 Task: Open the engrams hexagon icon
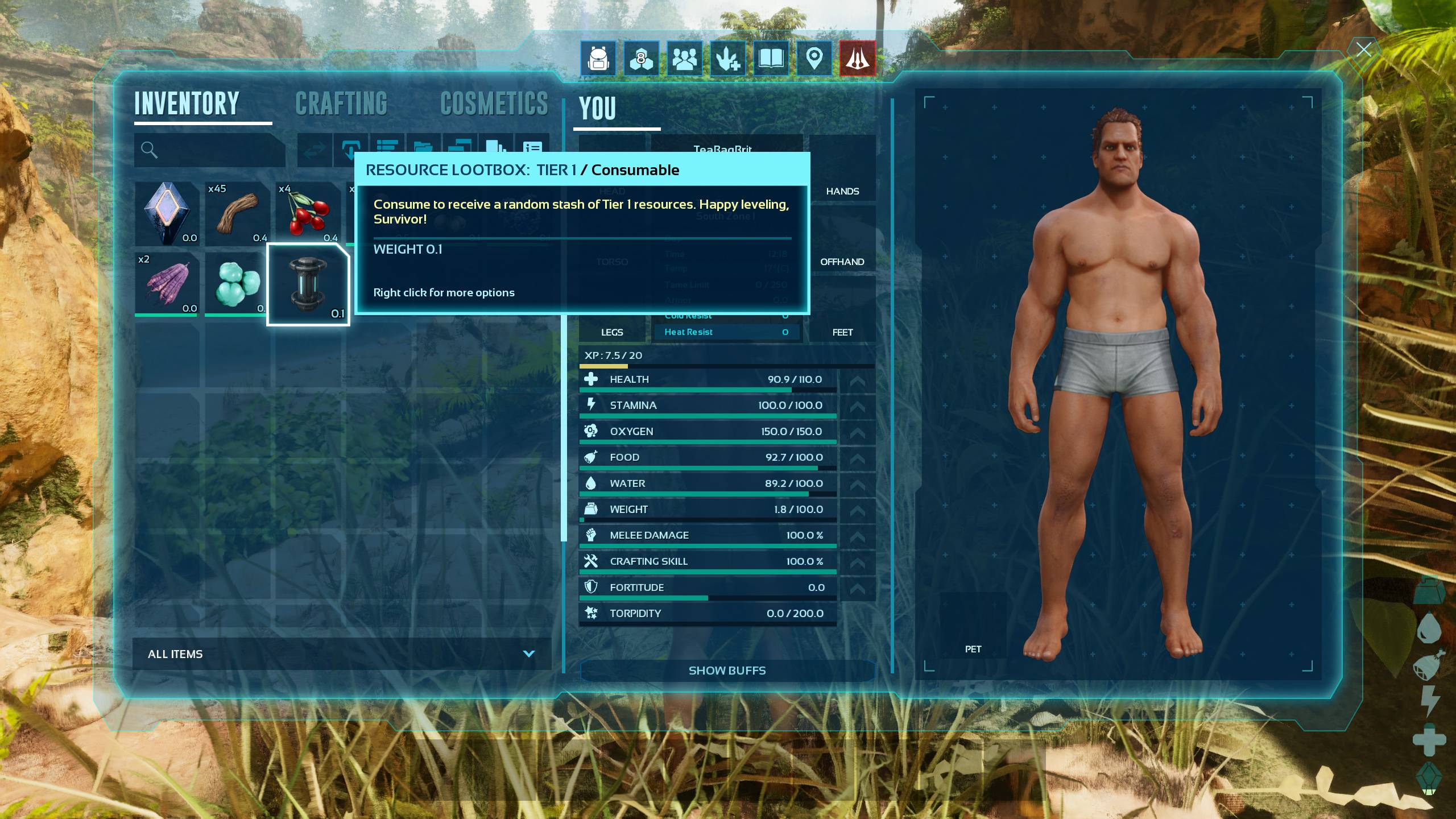pyautogui.click(x=641, y=58)
